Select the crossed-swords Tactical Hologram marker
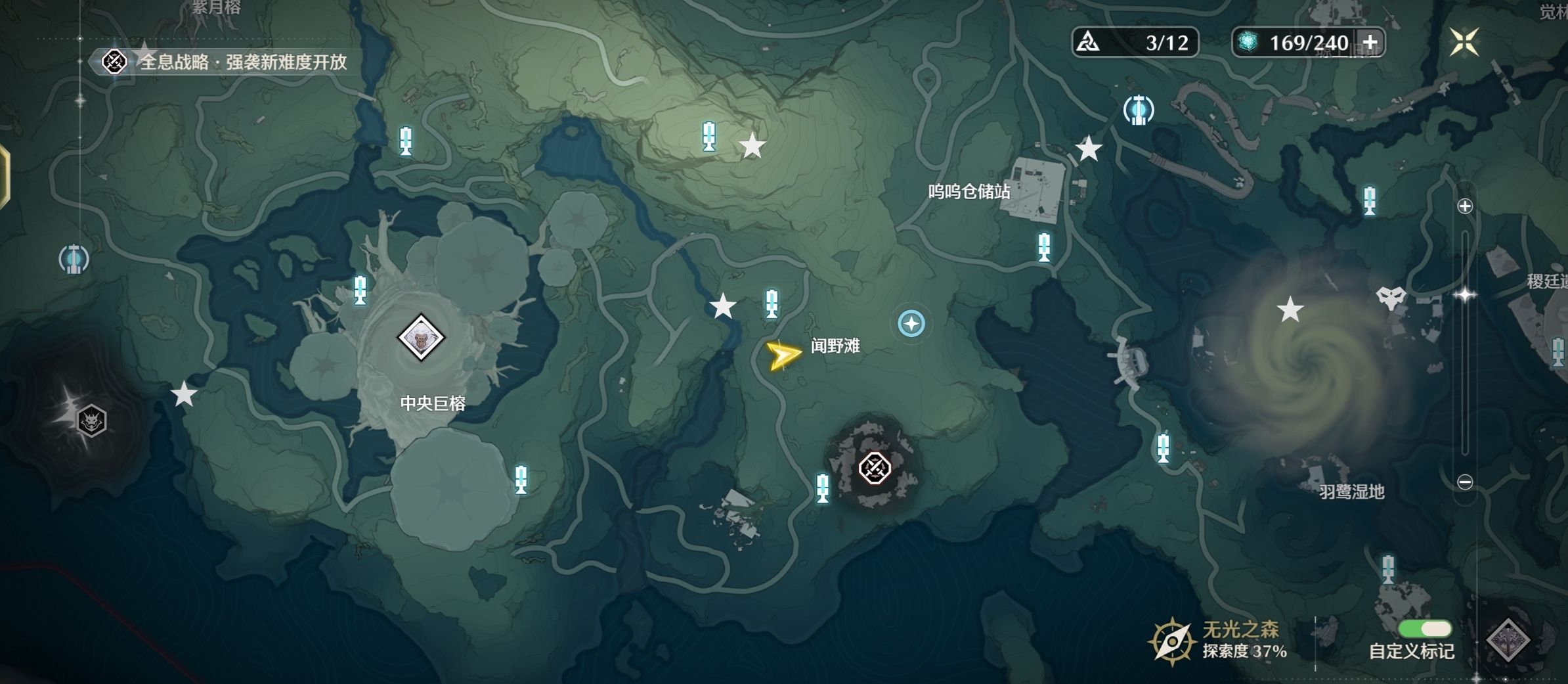This screenshot has height=684, width=1568. tap(875, 468)
